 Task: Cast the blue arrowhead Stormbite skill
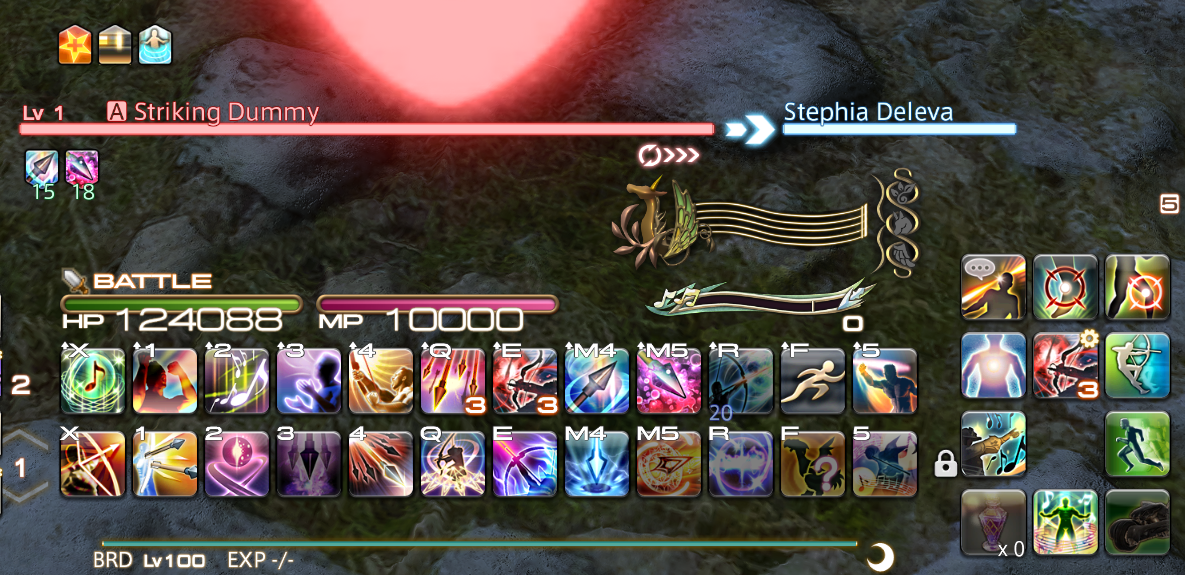(597, 381)
